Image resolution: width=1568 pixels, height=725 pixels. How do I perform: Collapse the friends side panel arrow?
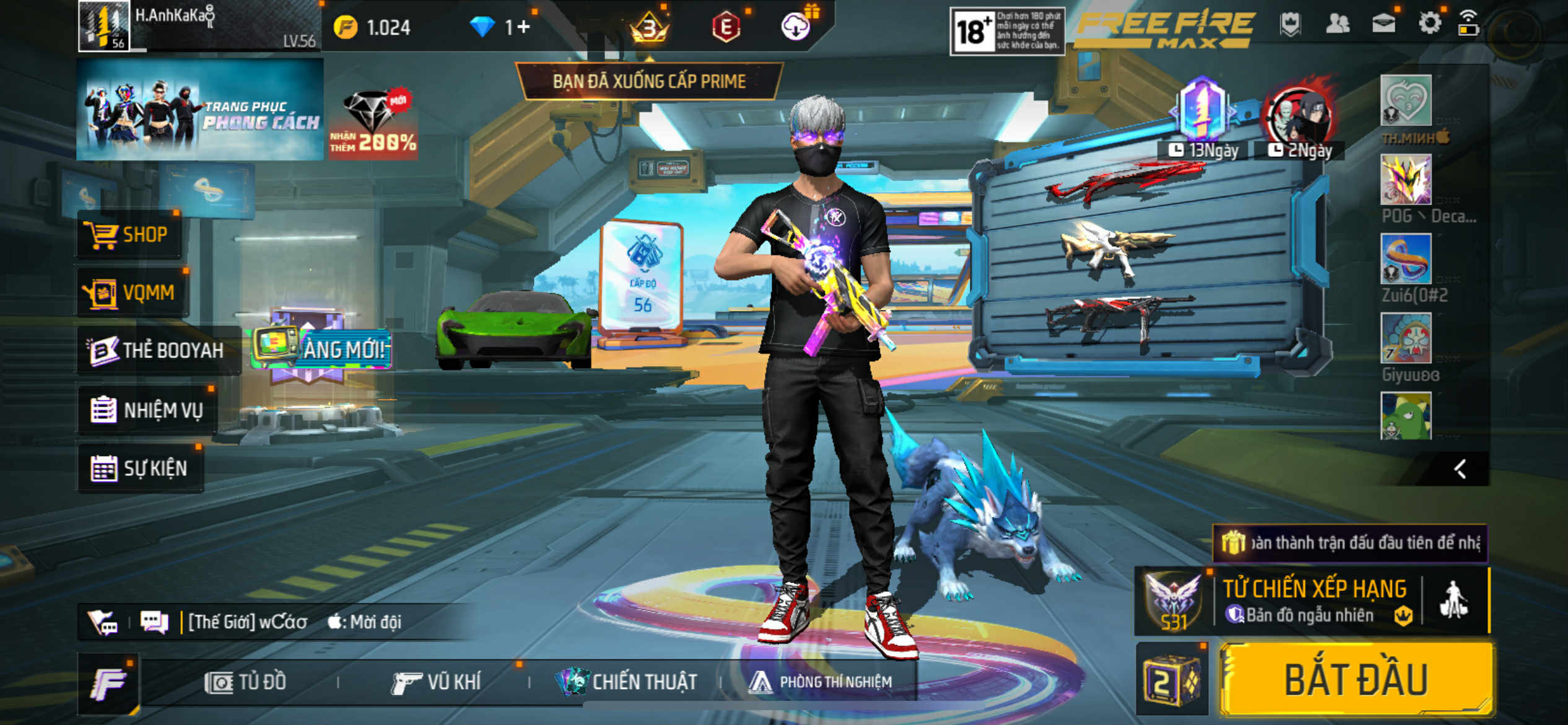point(1460,469)
